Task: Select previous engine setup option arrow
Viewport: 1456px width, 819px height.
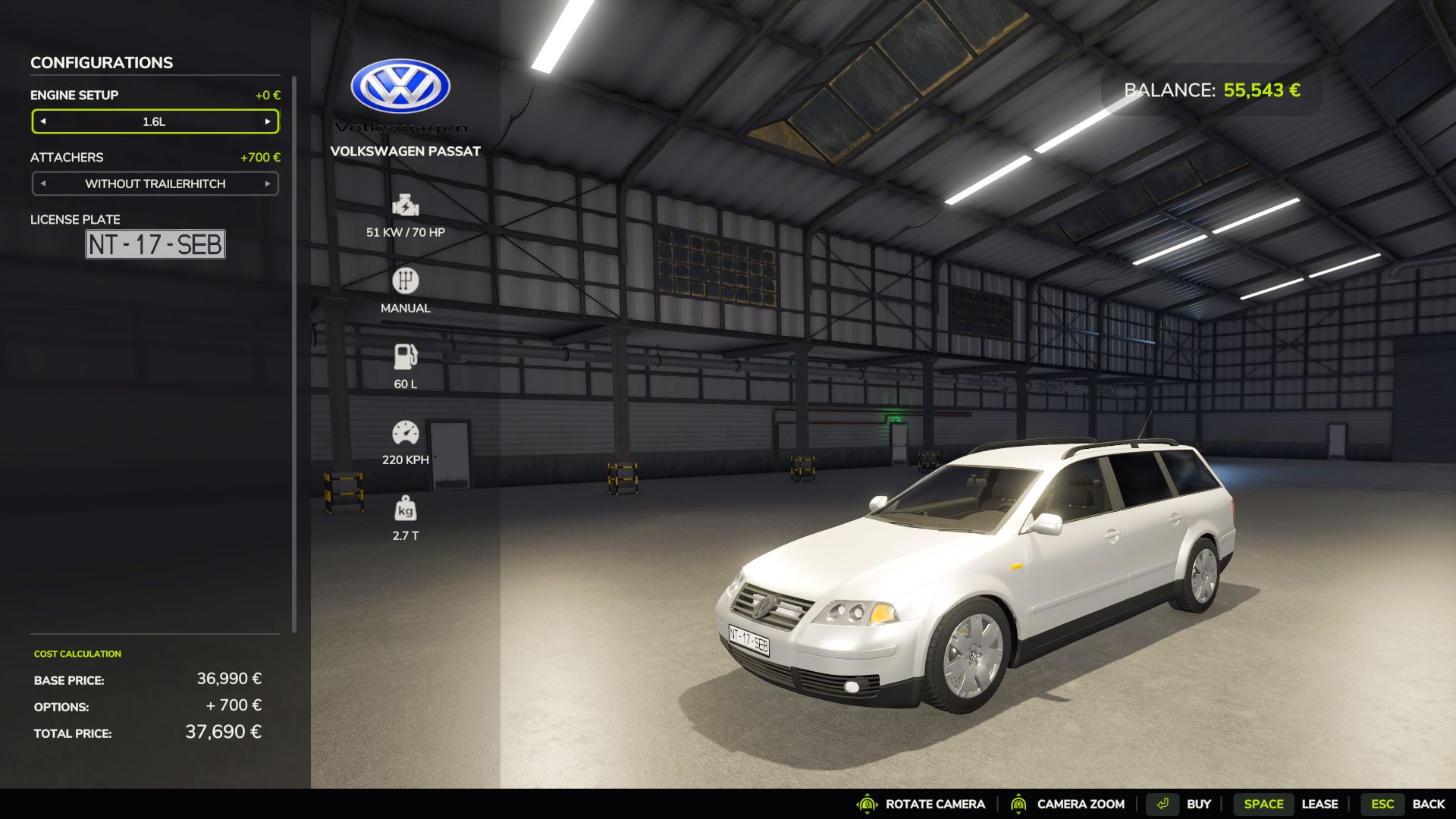Action: 43,121
